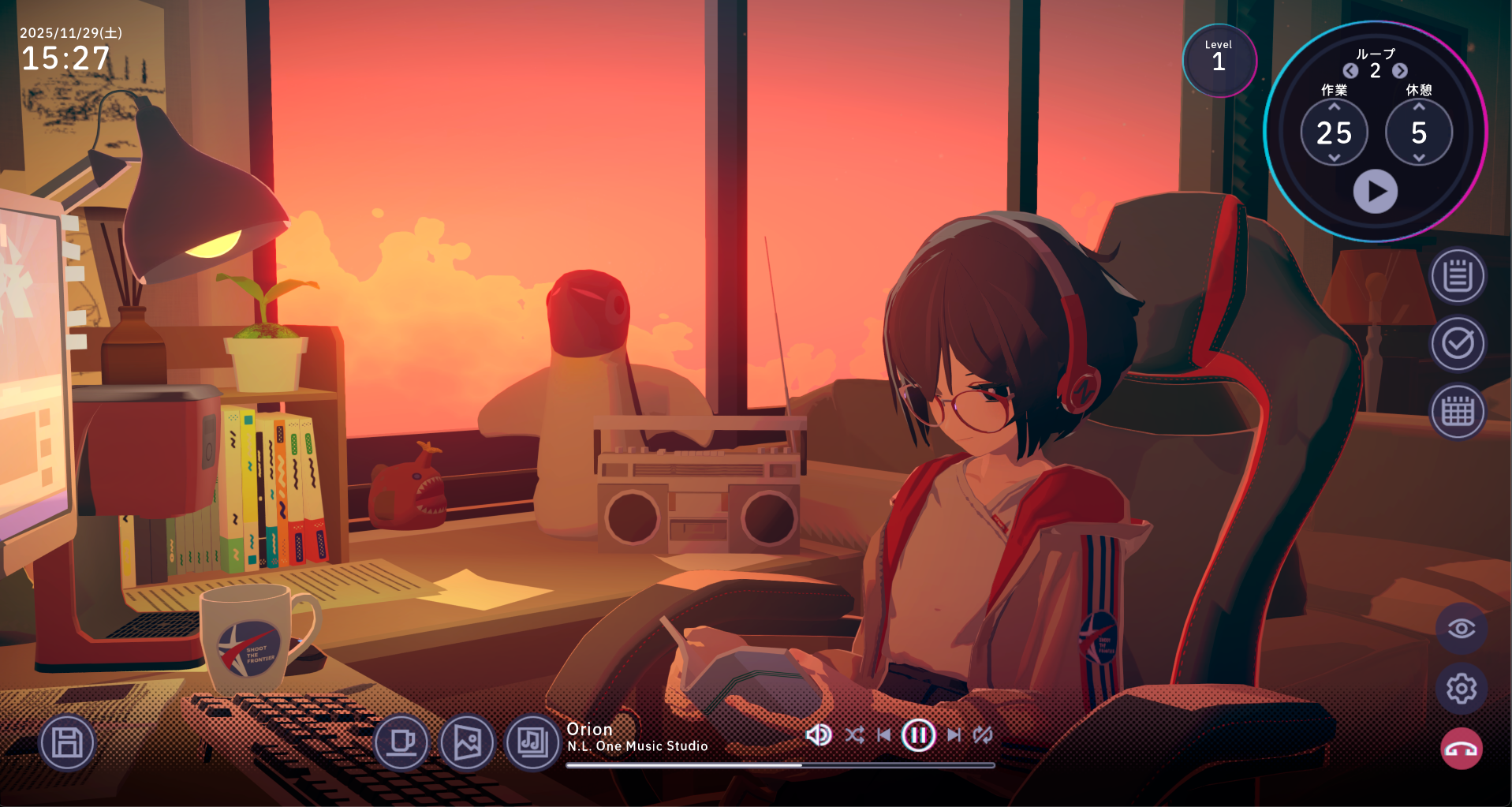
Task: Open settings via the gear icon
Action: [1461, 689]
